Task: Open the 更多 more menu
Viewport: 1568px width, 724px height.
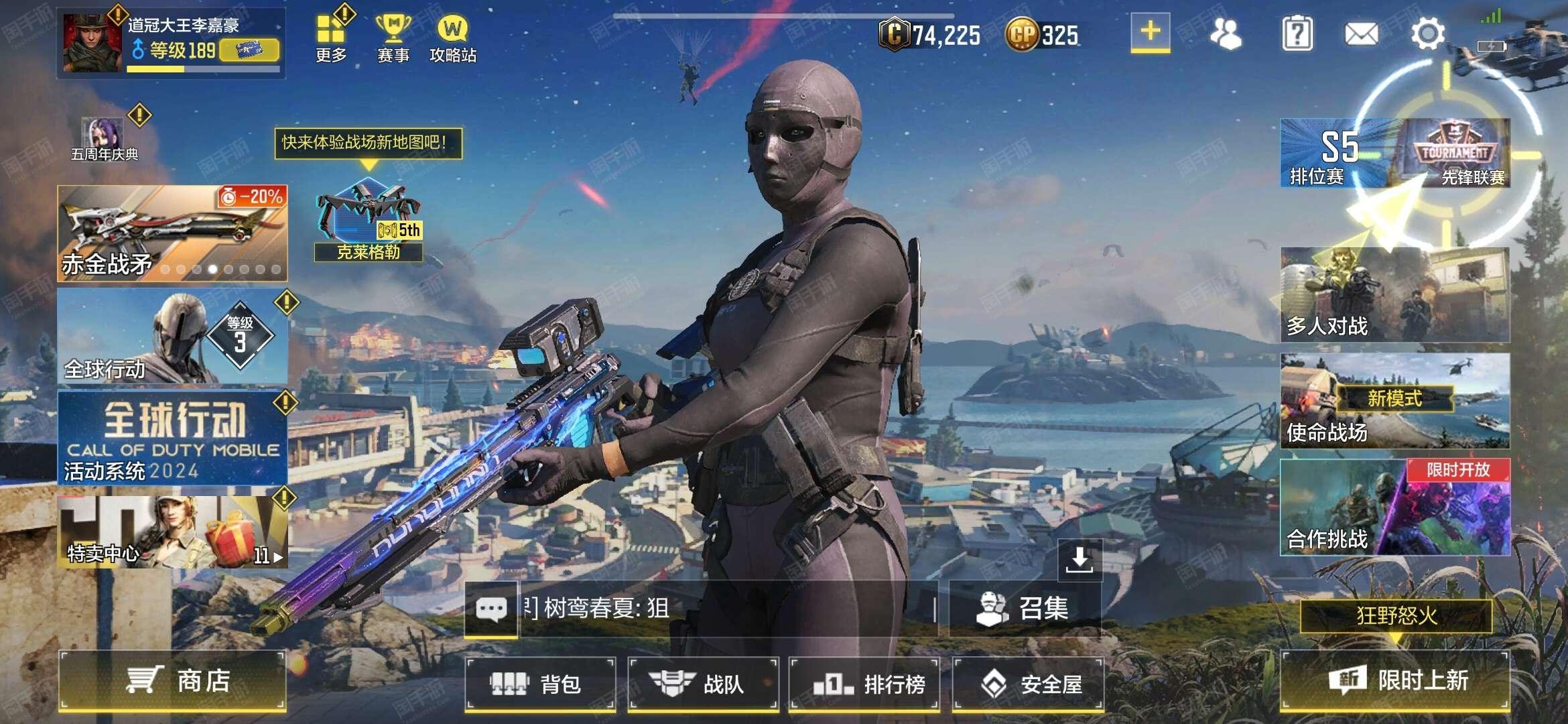Action: tap(331, 38)
